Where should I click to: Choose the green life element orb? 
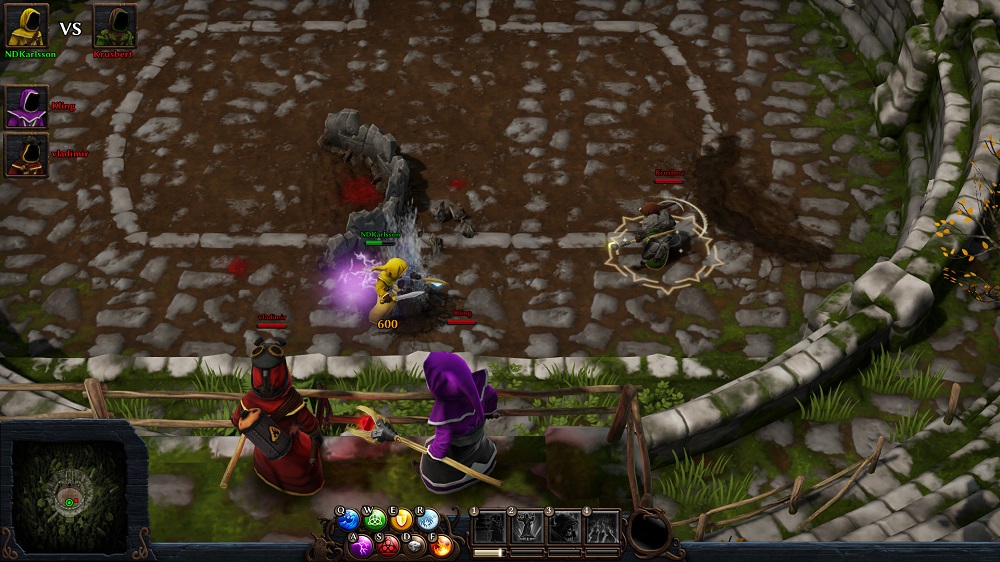tap(376, 520)
